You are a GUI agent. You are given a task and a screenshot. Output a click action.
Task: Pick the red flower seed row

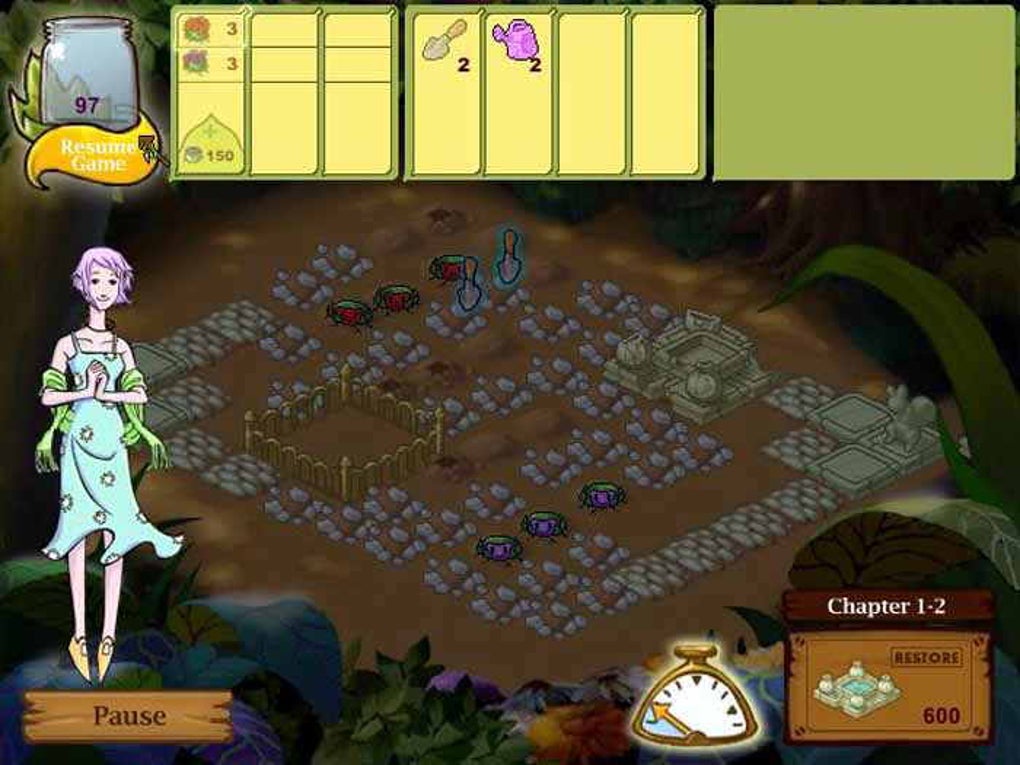(210, 29)
